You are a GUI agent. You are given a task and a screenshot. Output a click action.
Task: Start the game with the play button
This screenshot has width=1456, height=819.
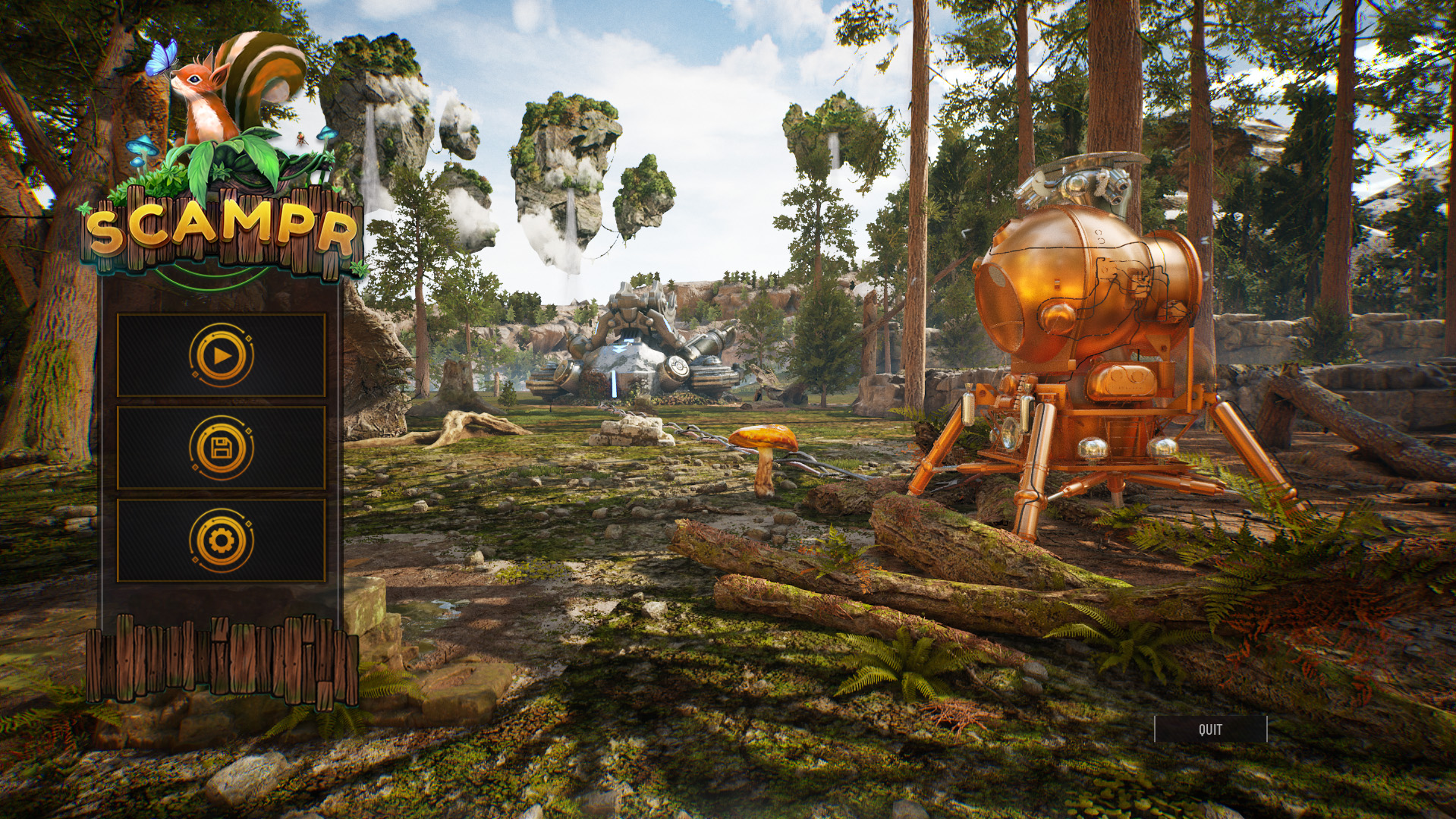[x=221, y=355]
